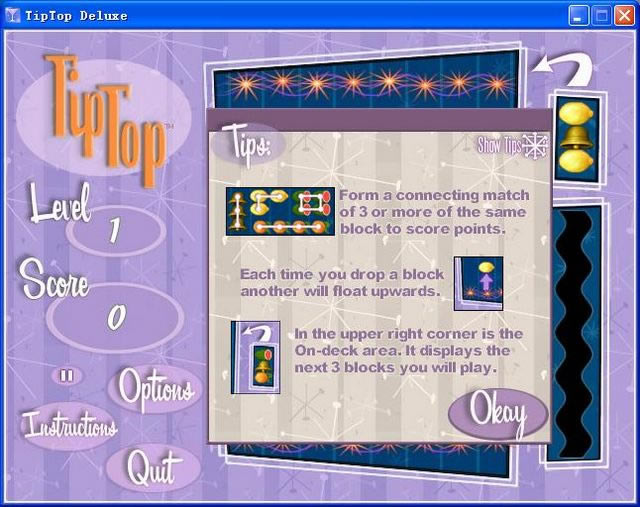Minimize the TipTop Deluxe window
The width and height of the screenshot is (640, 507).
click(580, 15)
